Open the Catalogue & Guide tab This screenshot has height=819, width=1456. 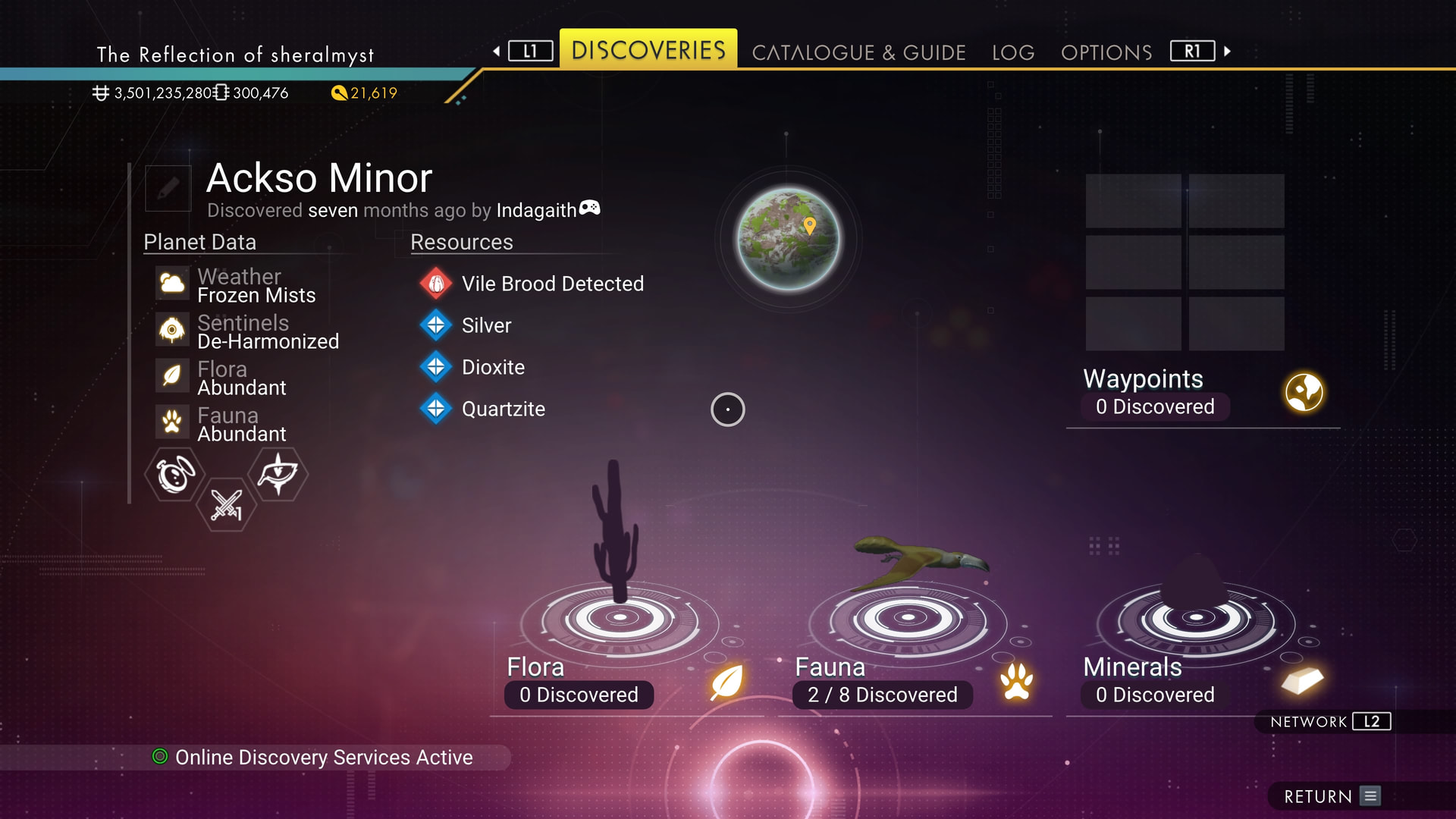[858, 52]
